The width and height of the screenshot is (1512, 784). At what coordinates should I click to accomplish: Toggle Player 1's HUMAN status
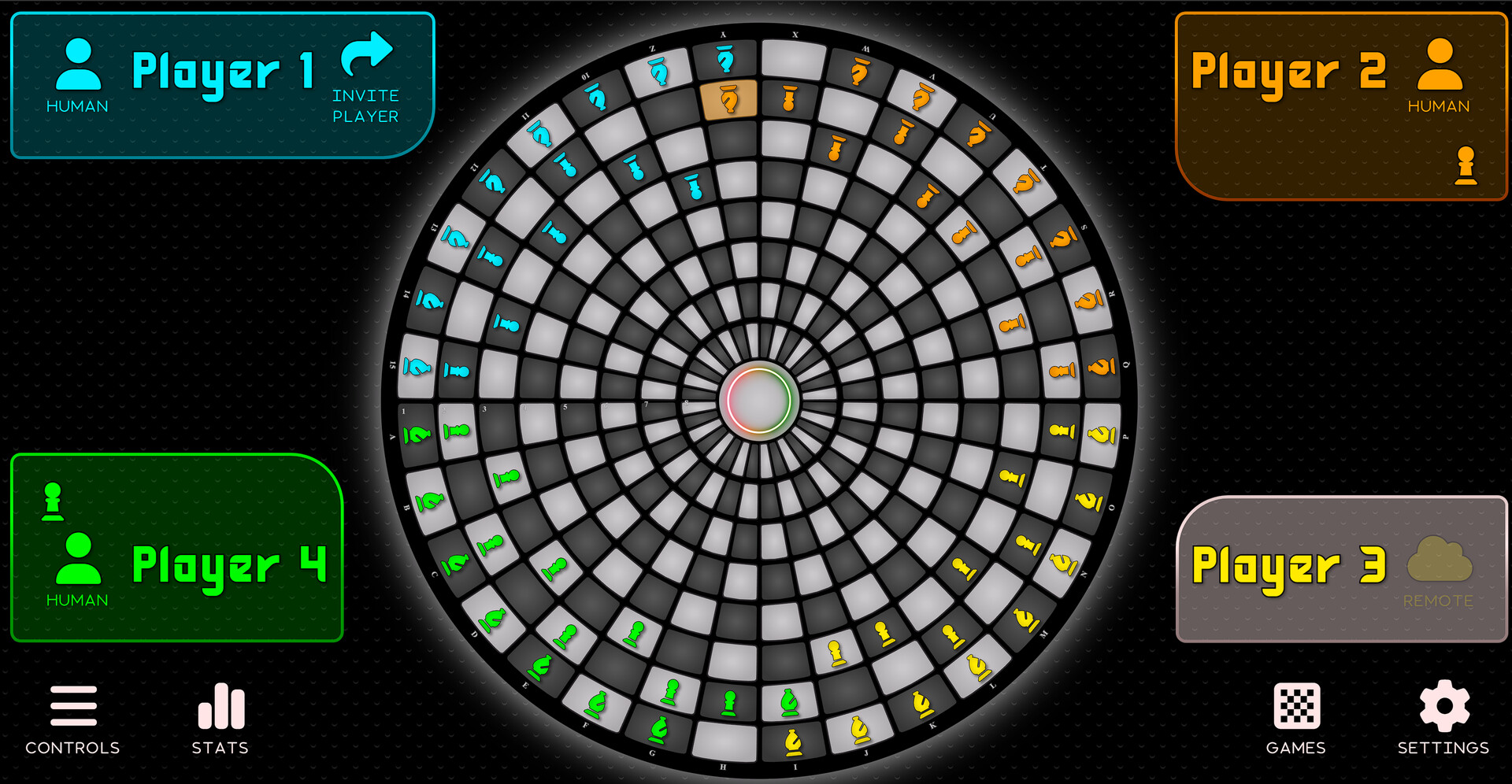point(76,105)
